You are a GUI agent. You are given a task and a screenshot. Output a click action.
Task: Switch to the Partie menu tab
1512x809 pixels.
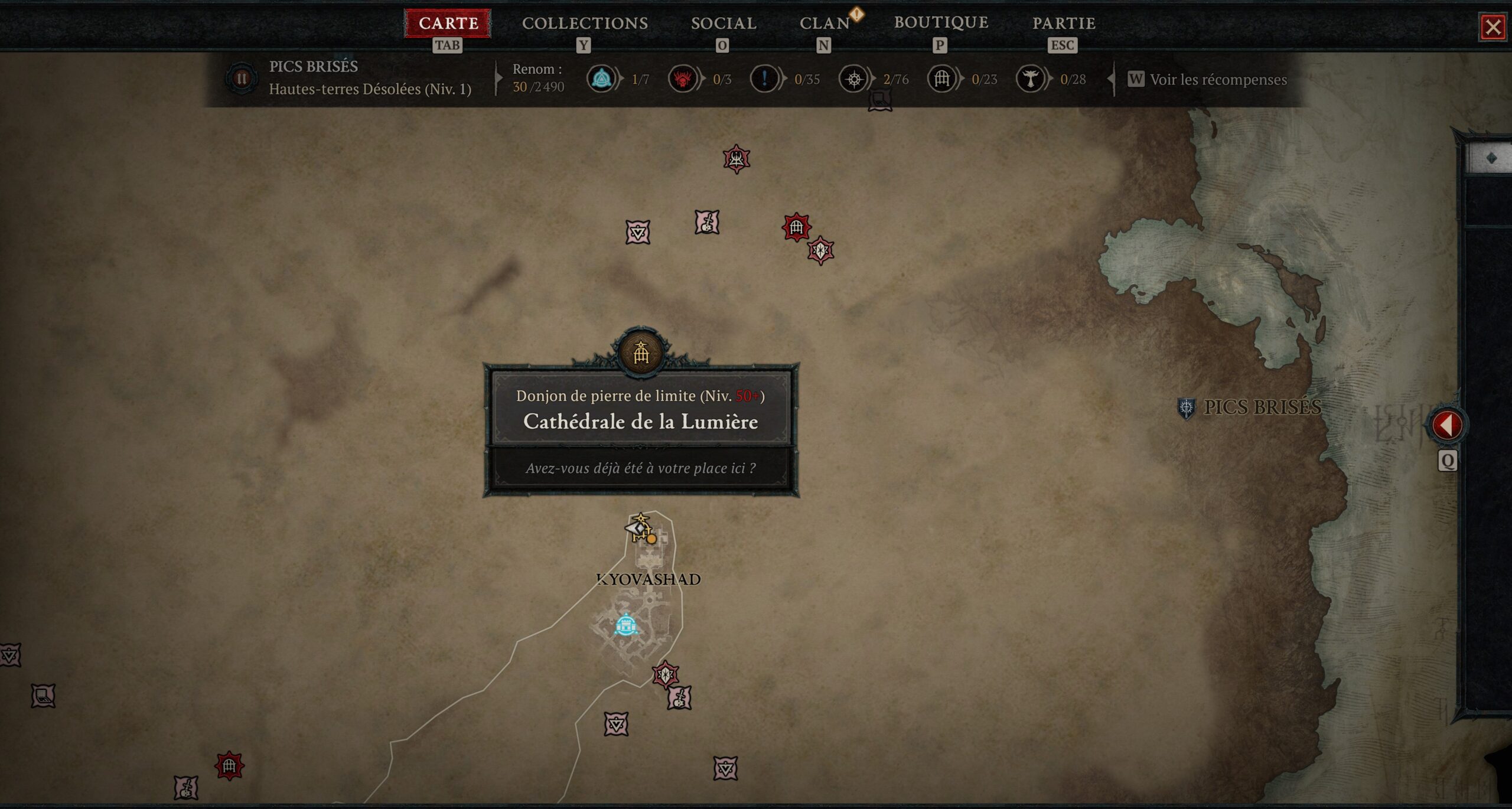click(x=1064, y=24)
